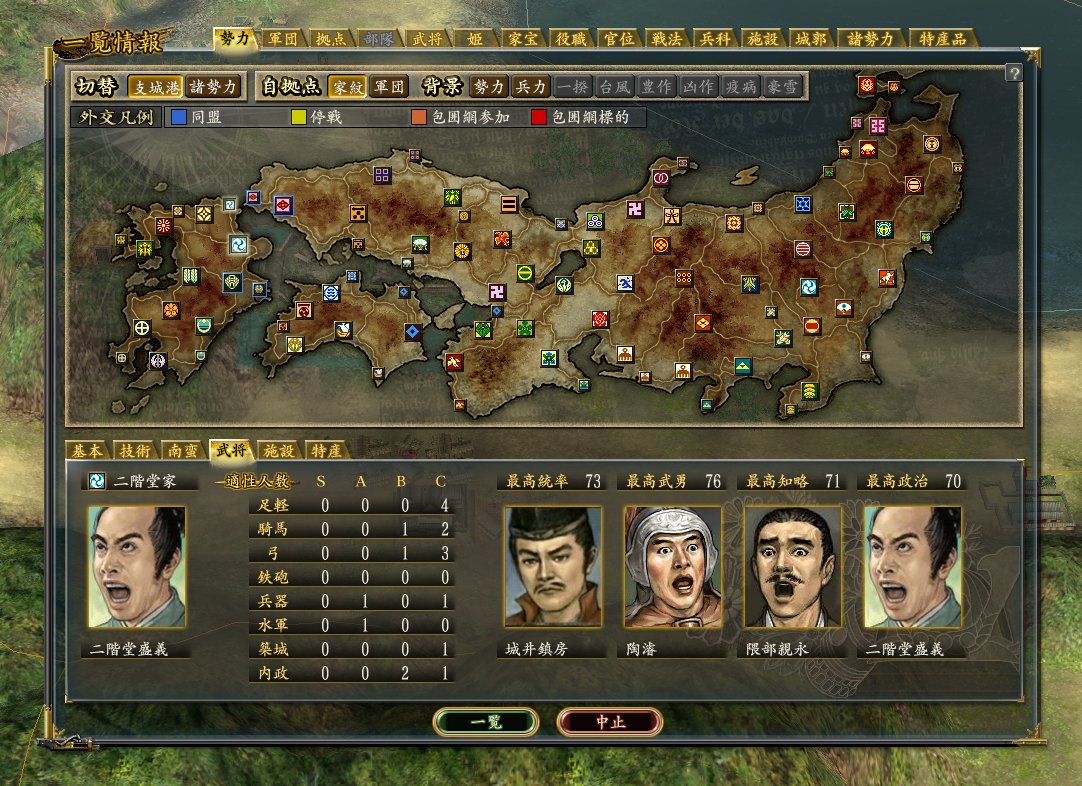The image size is (1082, 786).
Task: Toggle the 支城港 switch button
Action: [x=154, y=86]
